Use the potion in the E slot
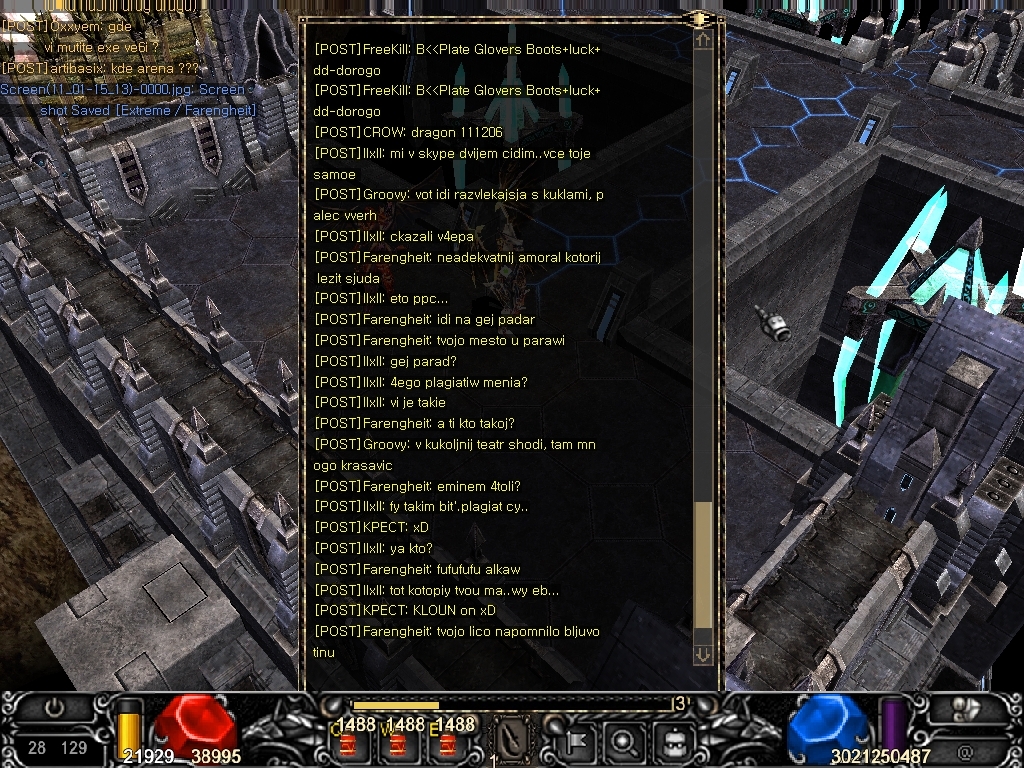The width and height of the screenshot is (1024, 768). coord(448,745)
